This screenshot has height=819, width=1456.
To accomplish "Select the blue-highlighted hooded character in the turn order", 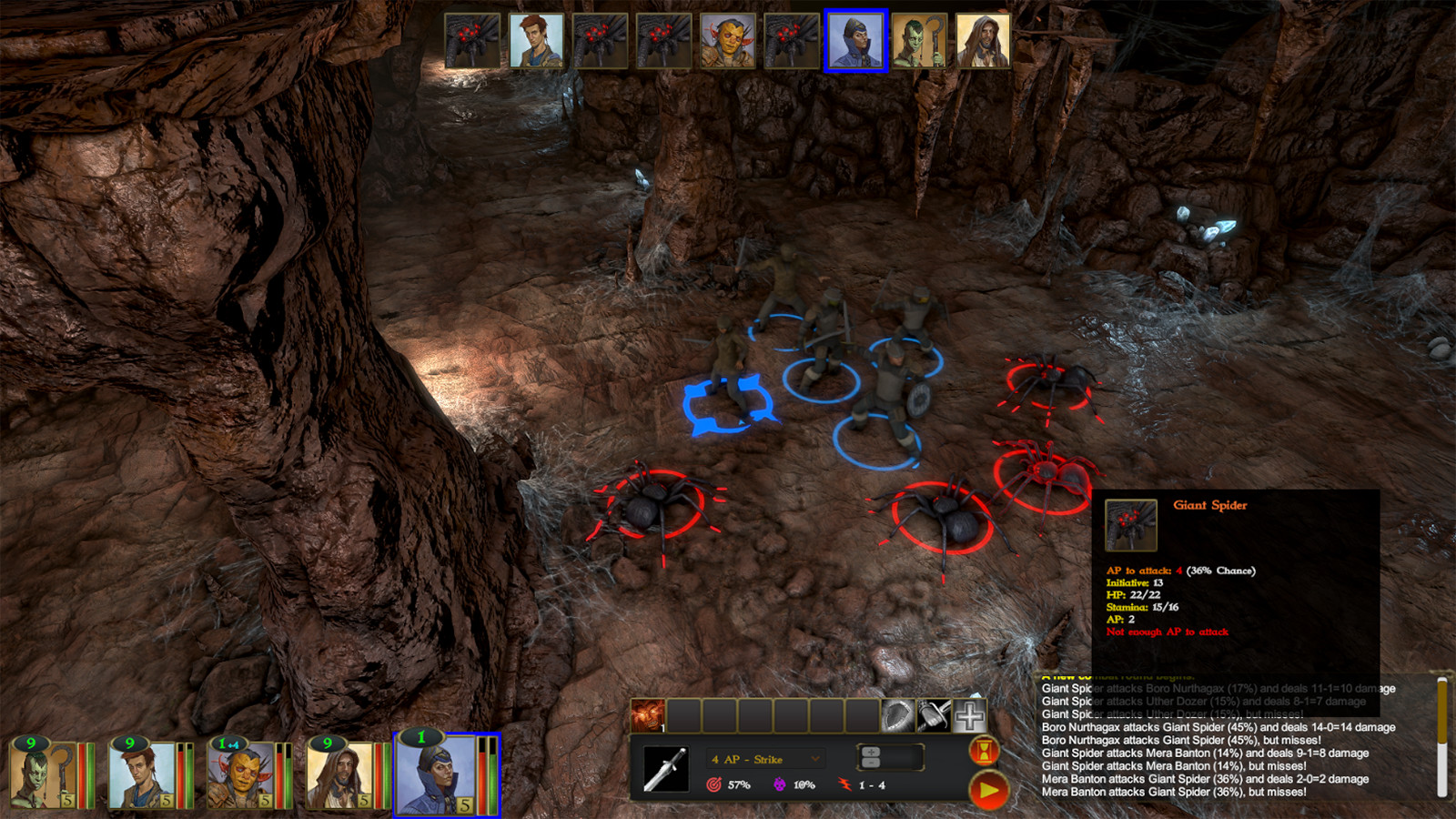I will [x=854, y=41].
